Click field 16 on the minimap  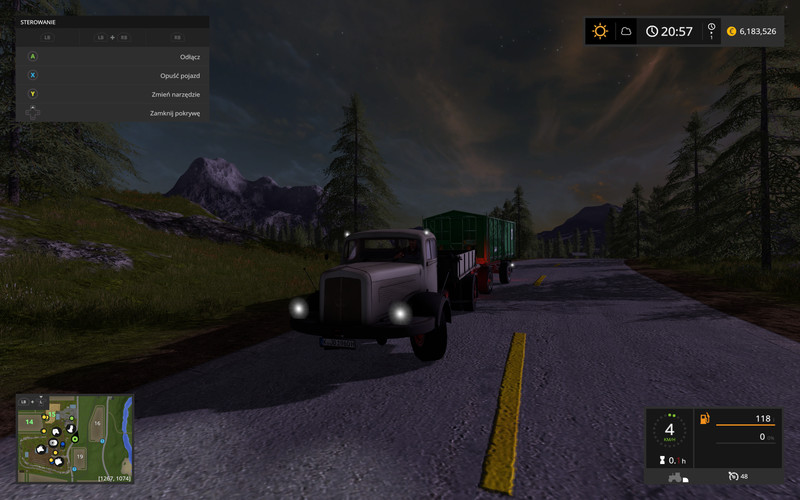pyautogui.click(x=98, y=424)
